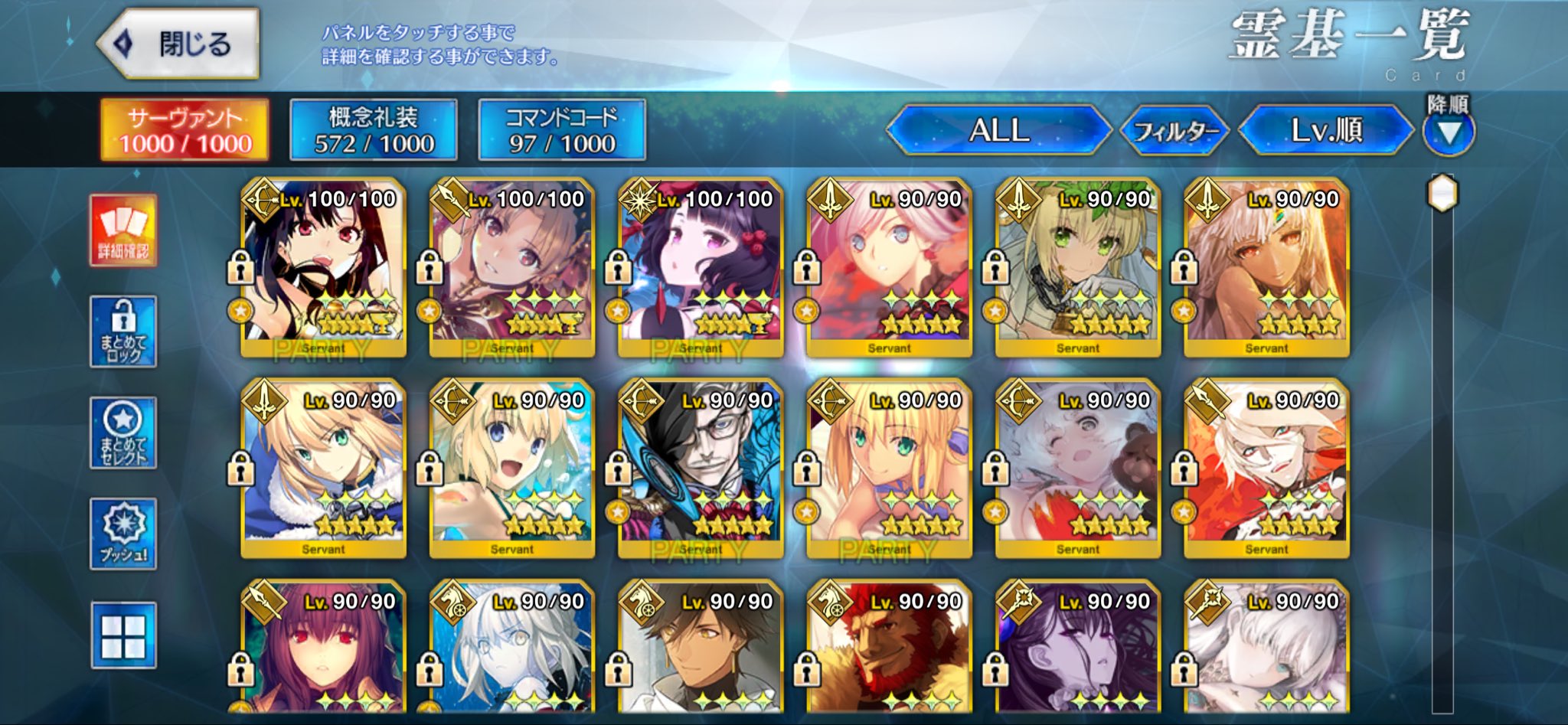
Task: Open the 概念礼装 craft essence tab
Action: [374, 130]
